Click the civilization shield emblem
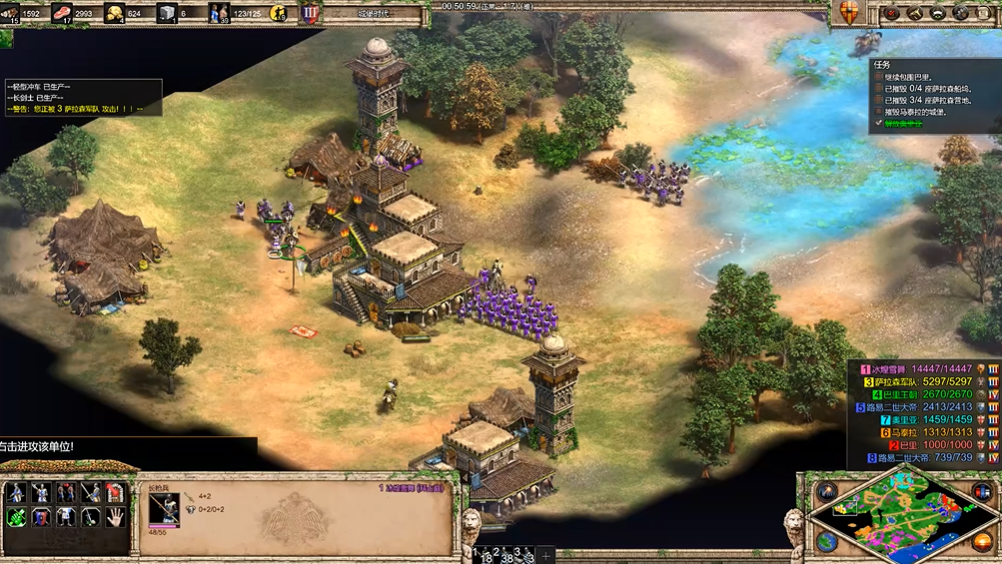This screenshot has width=1002, height=564. (849, 13)
